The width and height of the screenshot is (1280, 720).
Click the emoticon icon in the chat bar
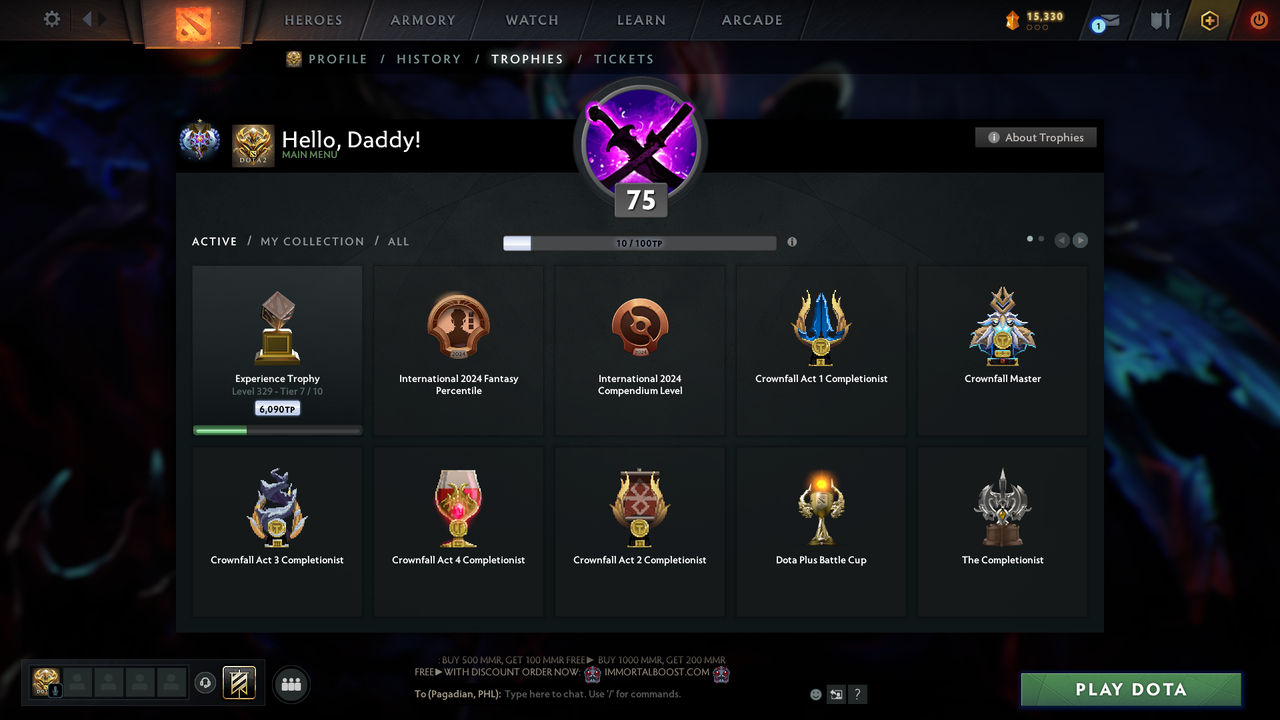[x=816, y=694]
